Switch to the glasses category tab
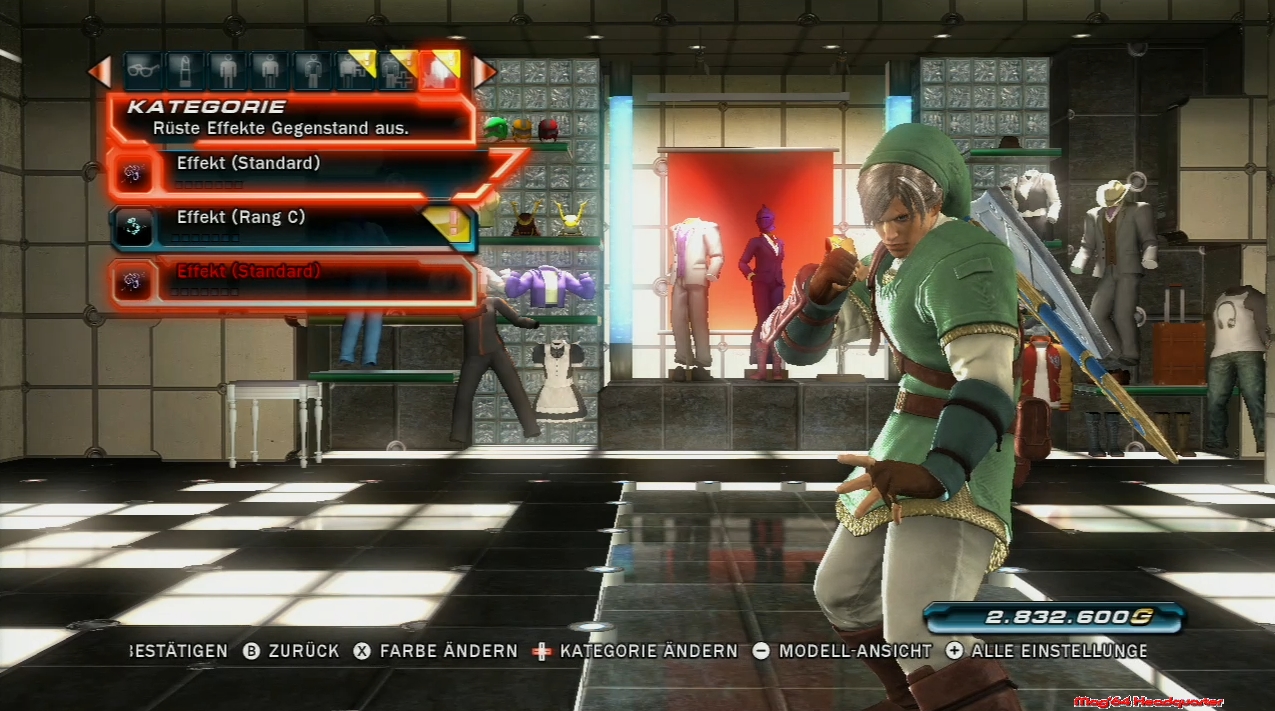This screenshot has height=711, width=1275. coord(143,71)
